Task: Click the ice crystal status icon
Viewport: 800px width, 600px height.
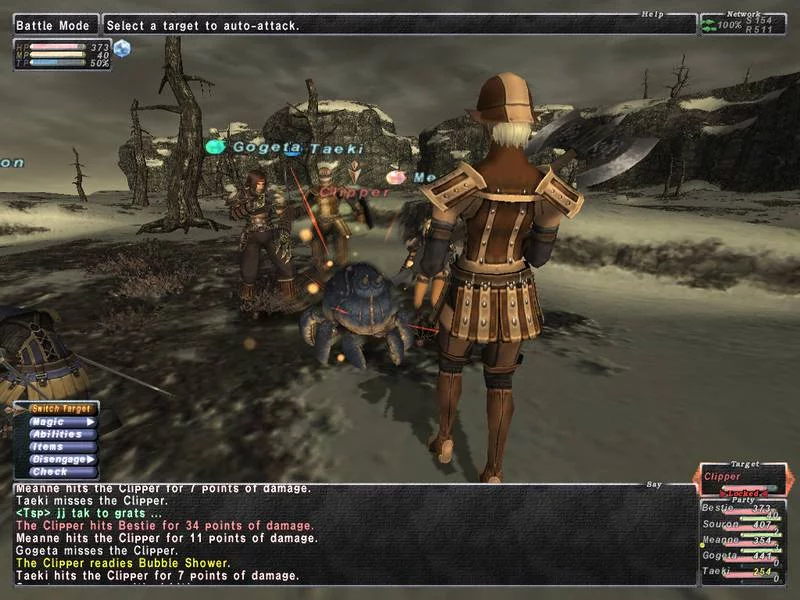Action: click(122, 48)
